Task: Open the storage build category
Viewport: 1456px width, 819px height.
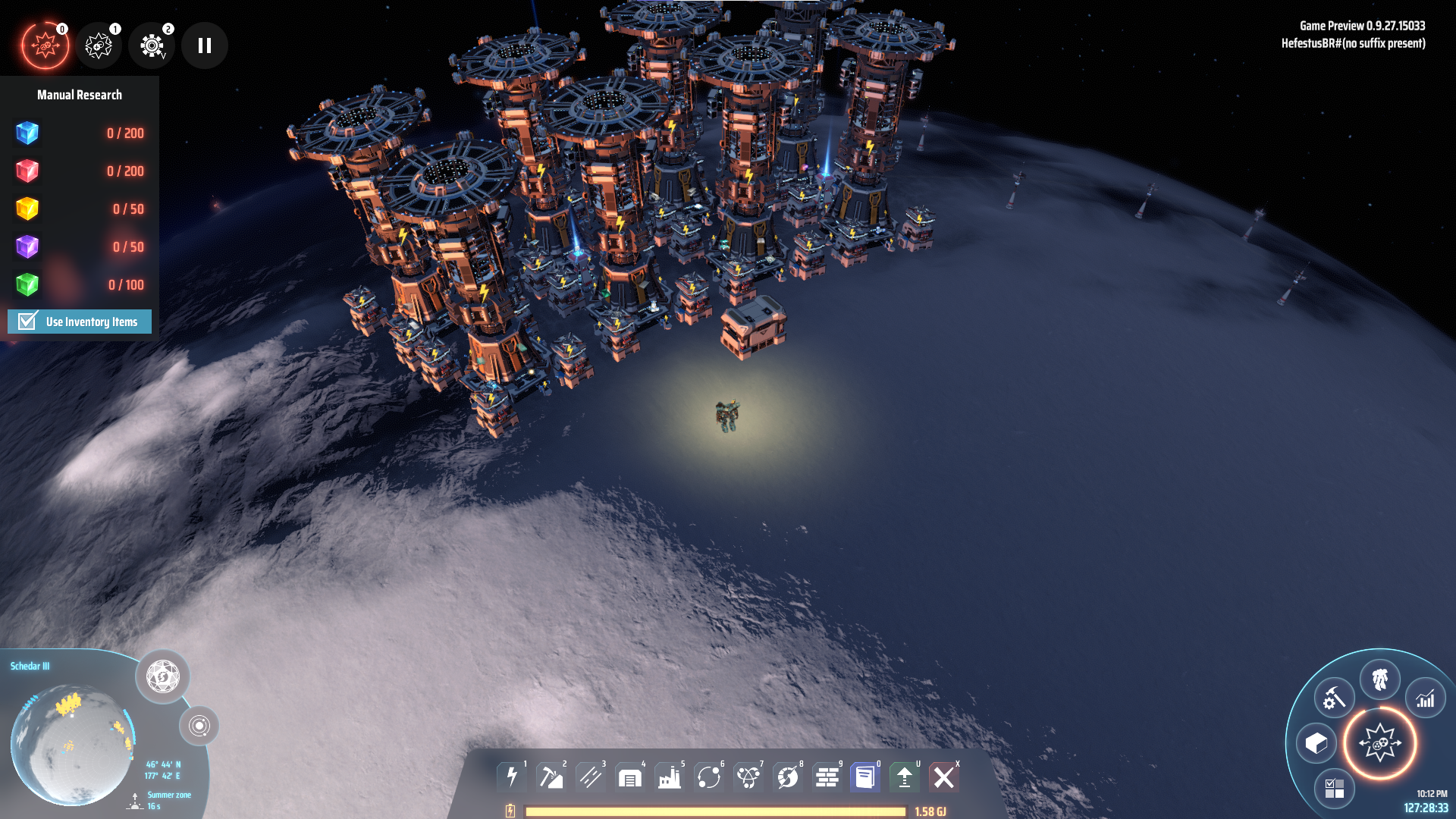Action: pos(630,777)
